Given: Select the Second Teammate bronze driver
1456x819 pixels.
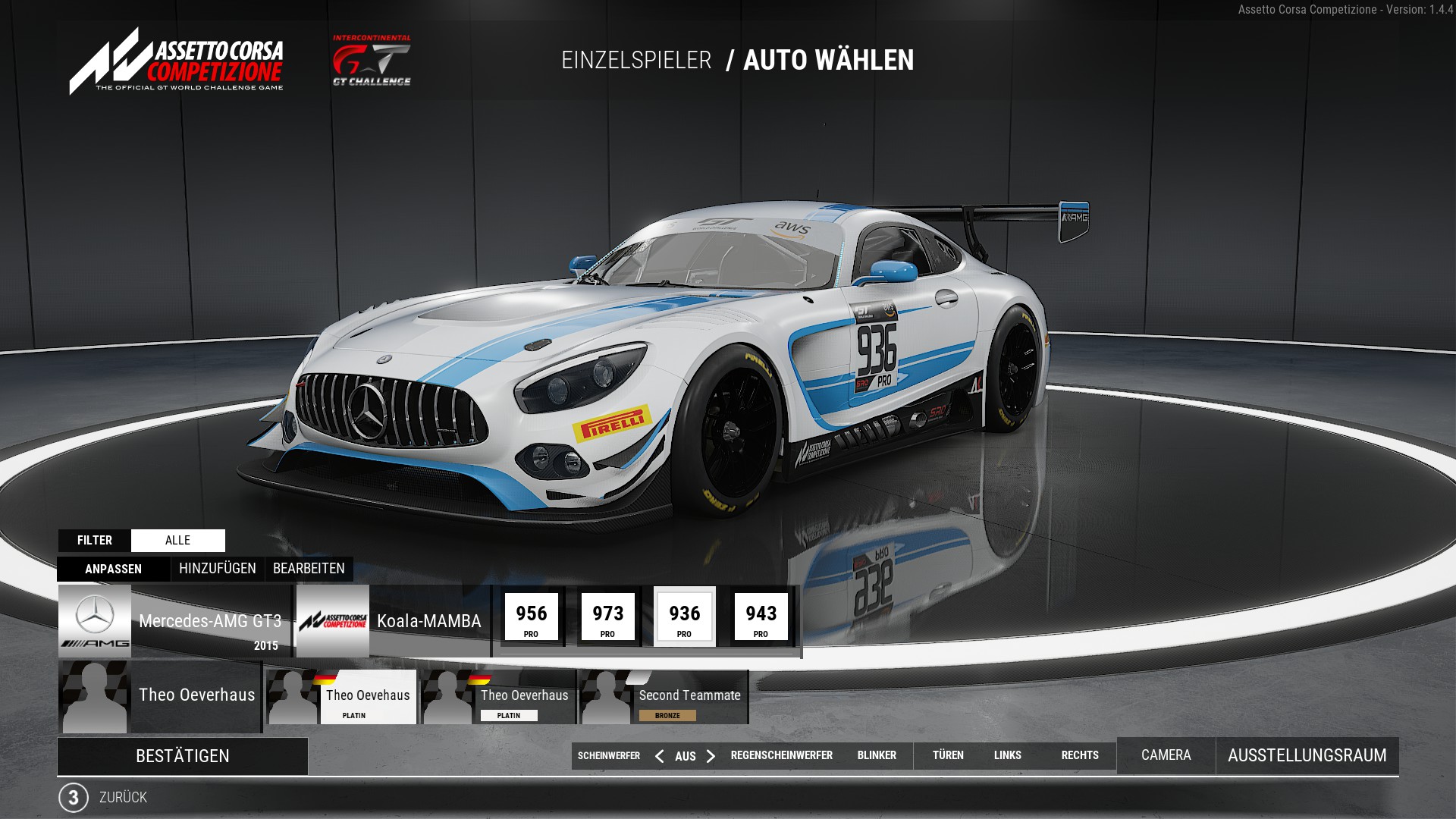Looking at the screenshot, I should [664, 697].
